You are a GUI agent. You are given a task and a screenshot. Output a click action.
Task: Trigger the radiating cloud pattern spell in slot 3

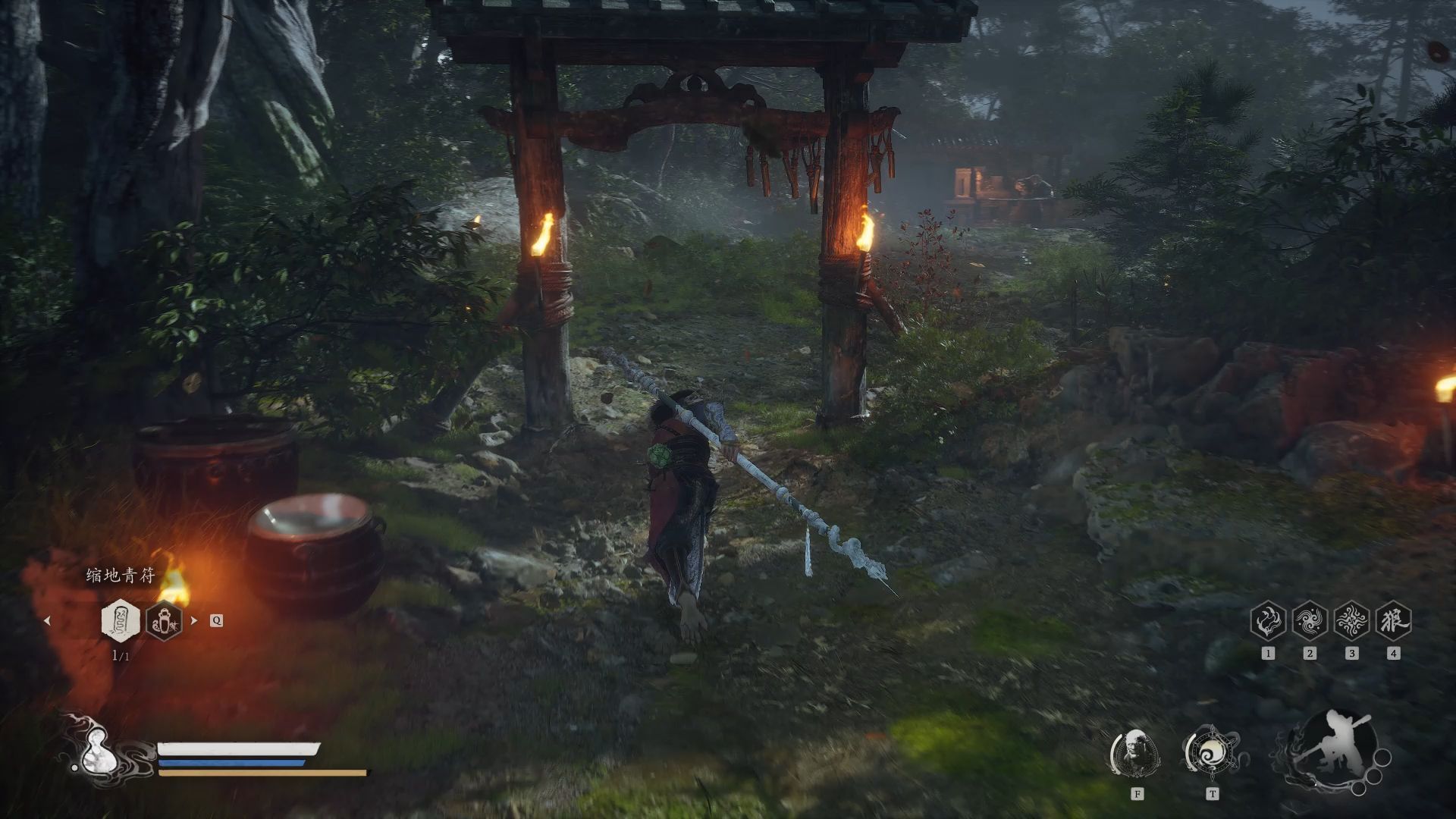1351,621
